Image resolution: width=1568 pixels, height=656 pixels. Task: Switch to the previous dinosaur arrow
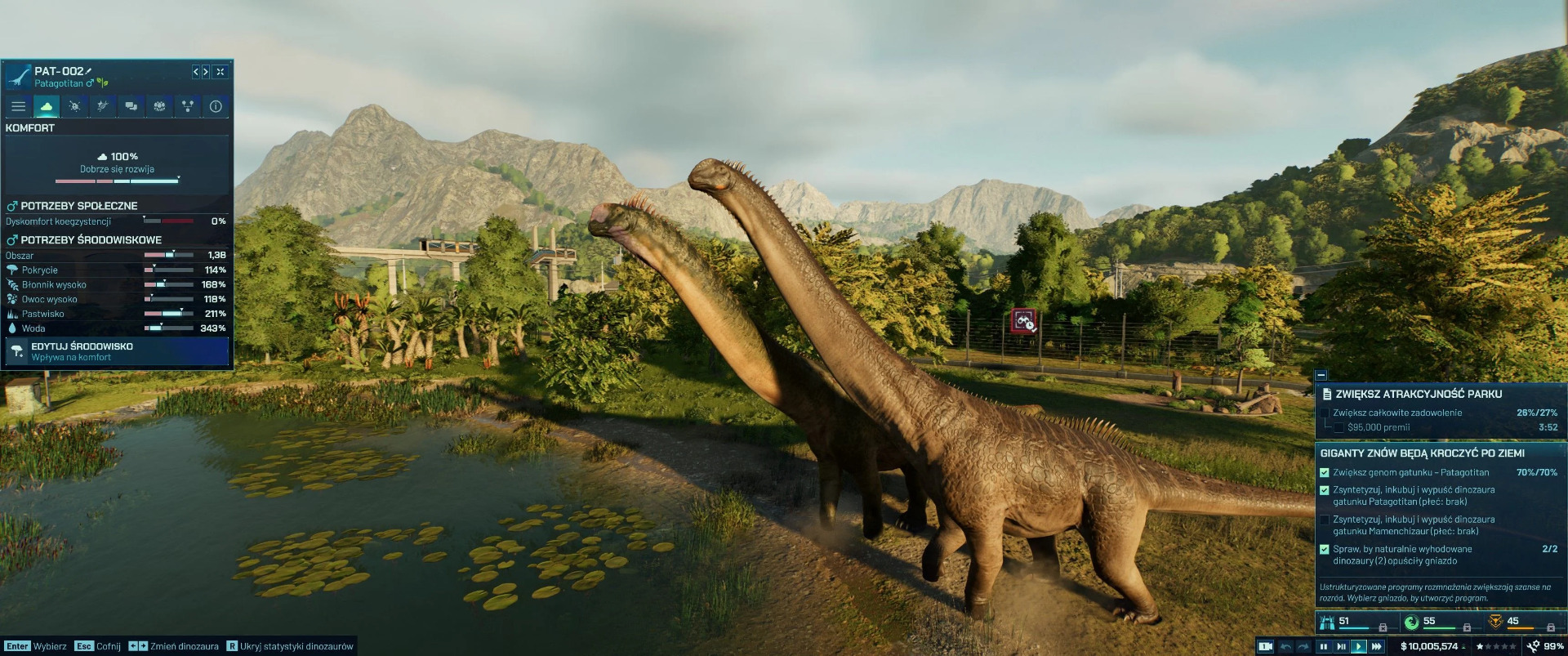point(196,72)
